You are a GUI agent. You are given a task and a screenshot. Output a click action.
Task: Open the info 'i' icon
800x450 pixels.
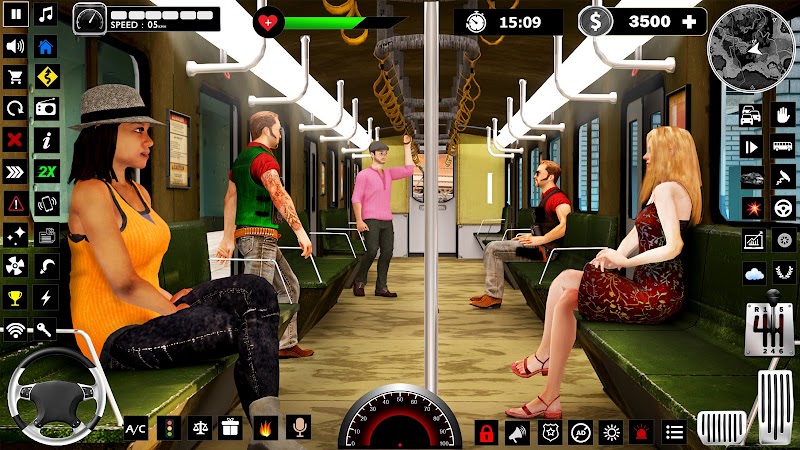click(46, 139)
